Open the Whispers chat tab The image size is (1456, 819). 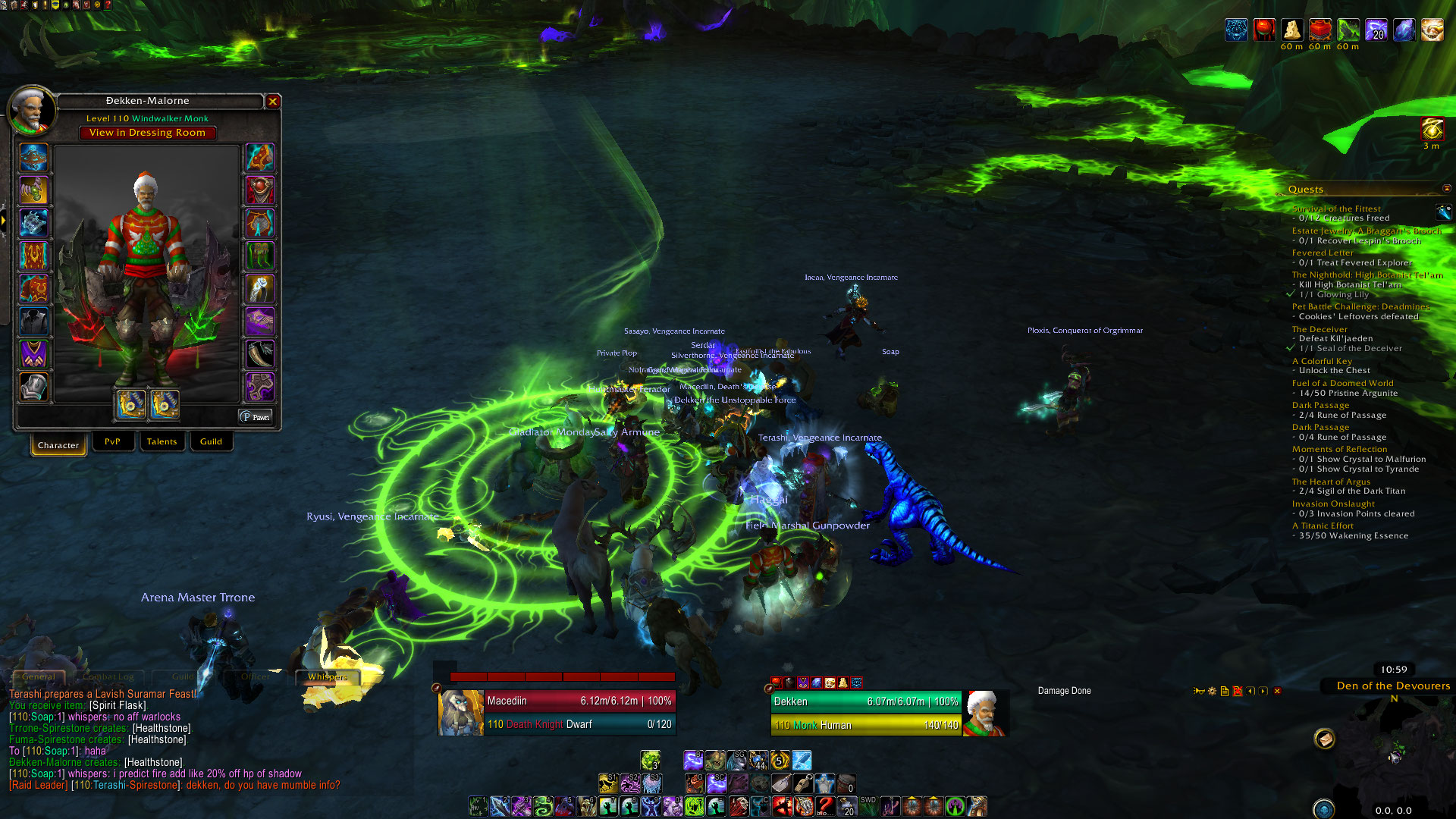click(x=328, y=676)
